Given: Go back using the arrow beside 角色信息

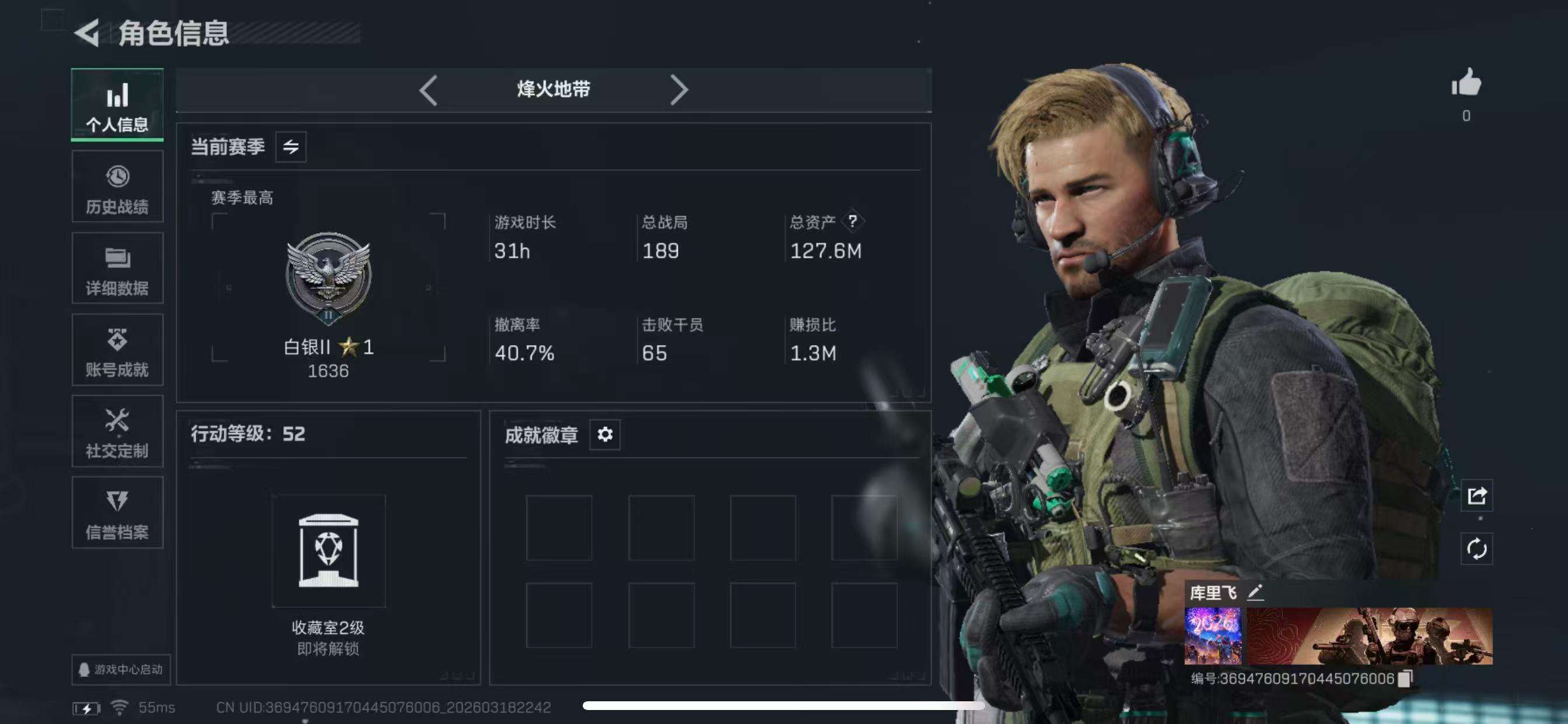Looking at the screenshot, I should pyautogui.click(x=87, y=32).
